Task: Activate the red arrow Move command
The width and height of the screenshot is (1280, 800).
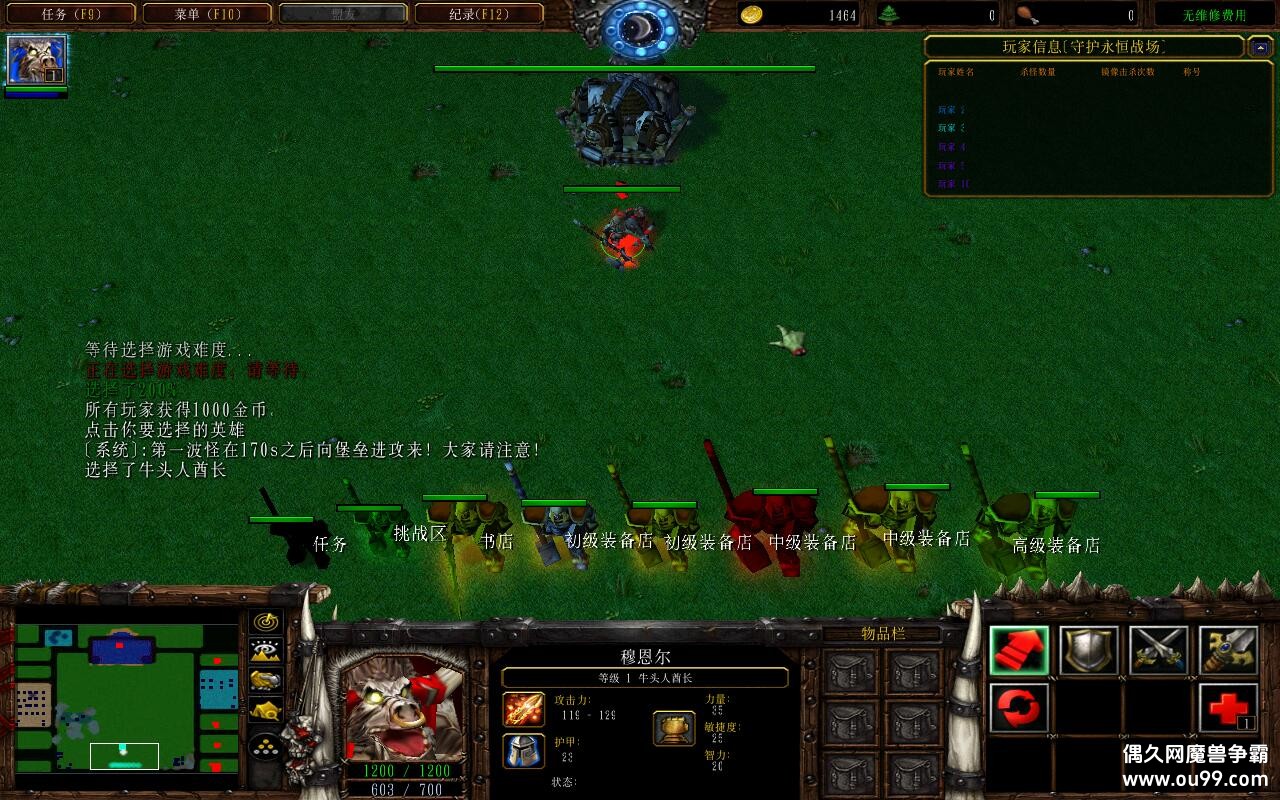Action: 1019,650
